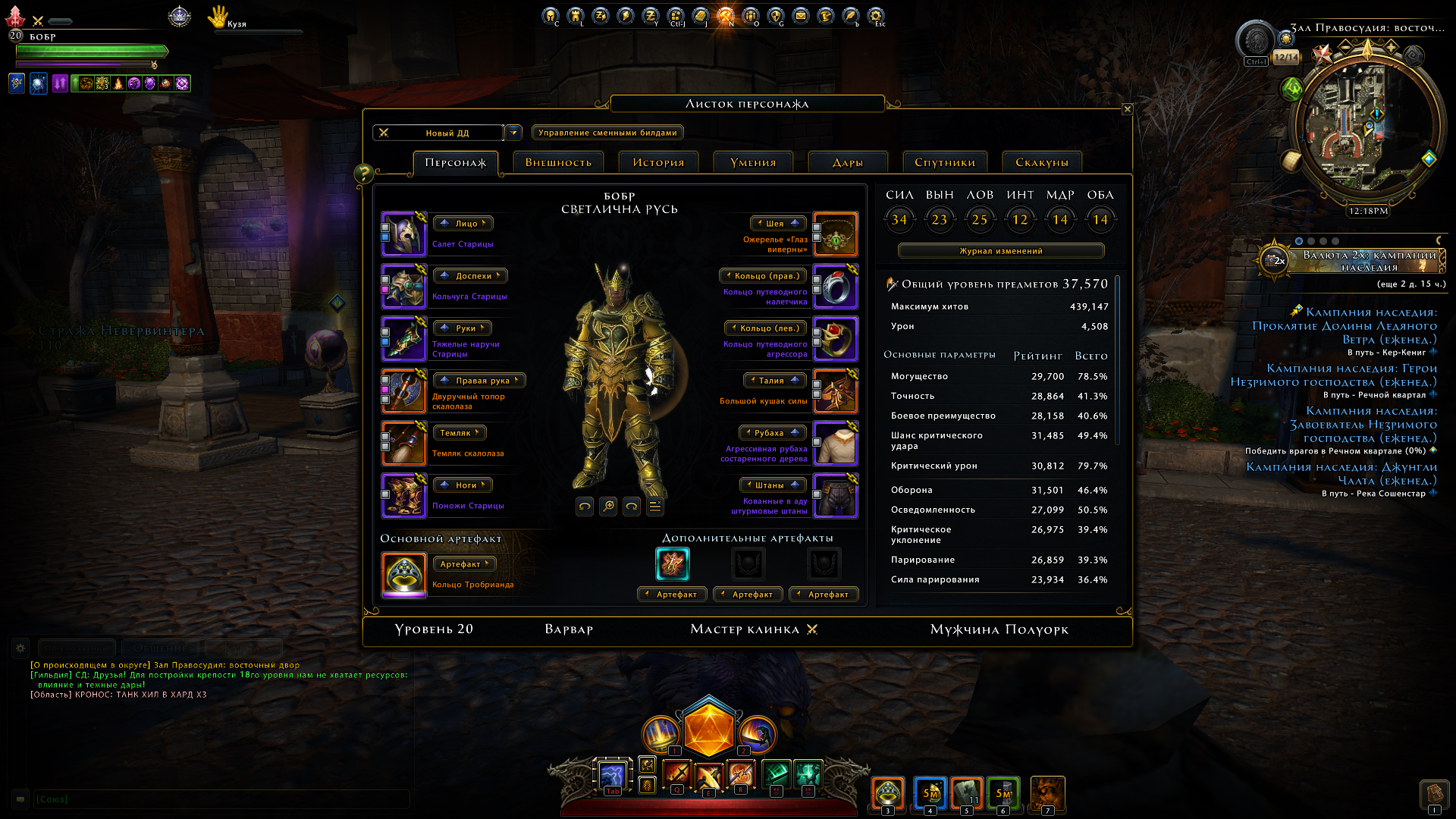Screen dimensions: 1456x819
Task: Click the Ожерелье Глаз виверны neck slot
Action: 836,234
